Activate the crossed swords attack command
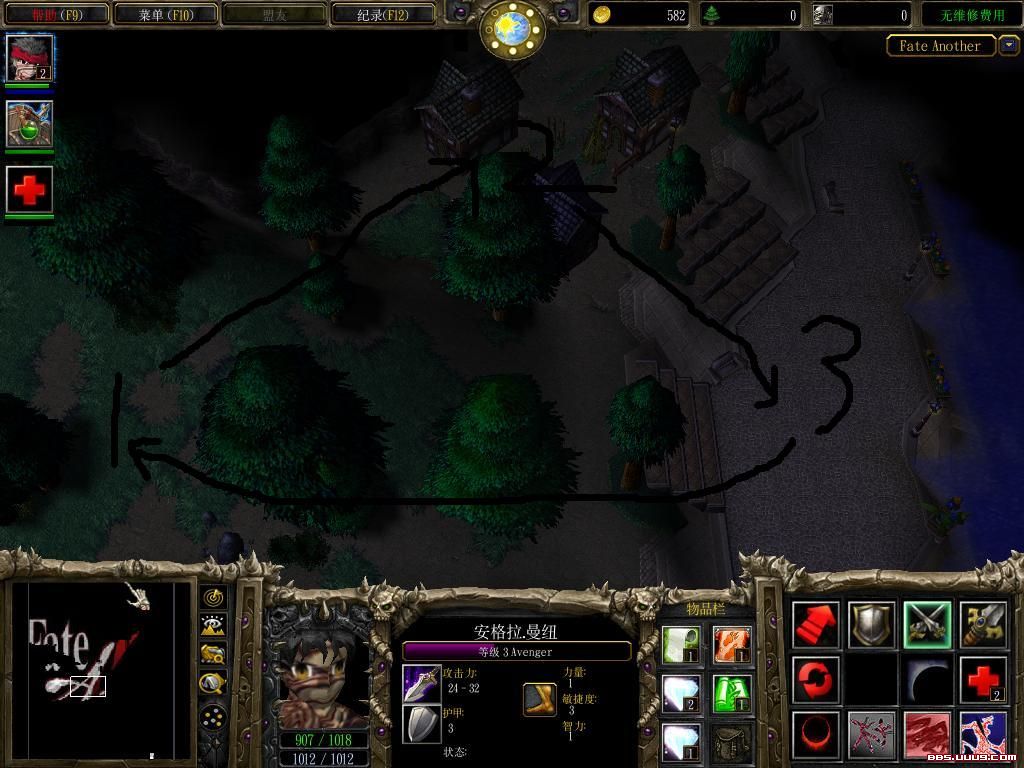This screenshot has width=1024, height=768. tap(927, 624)
